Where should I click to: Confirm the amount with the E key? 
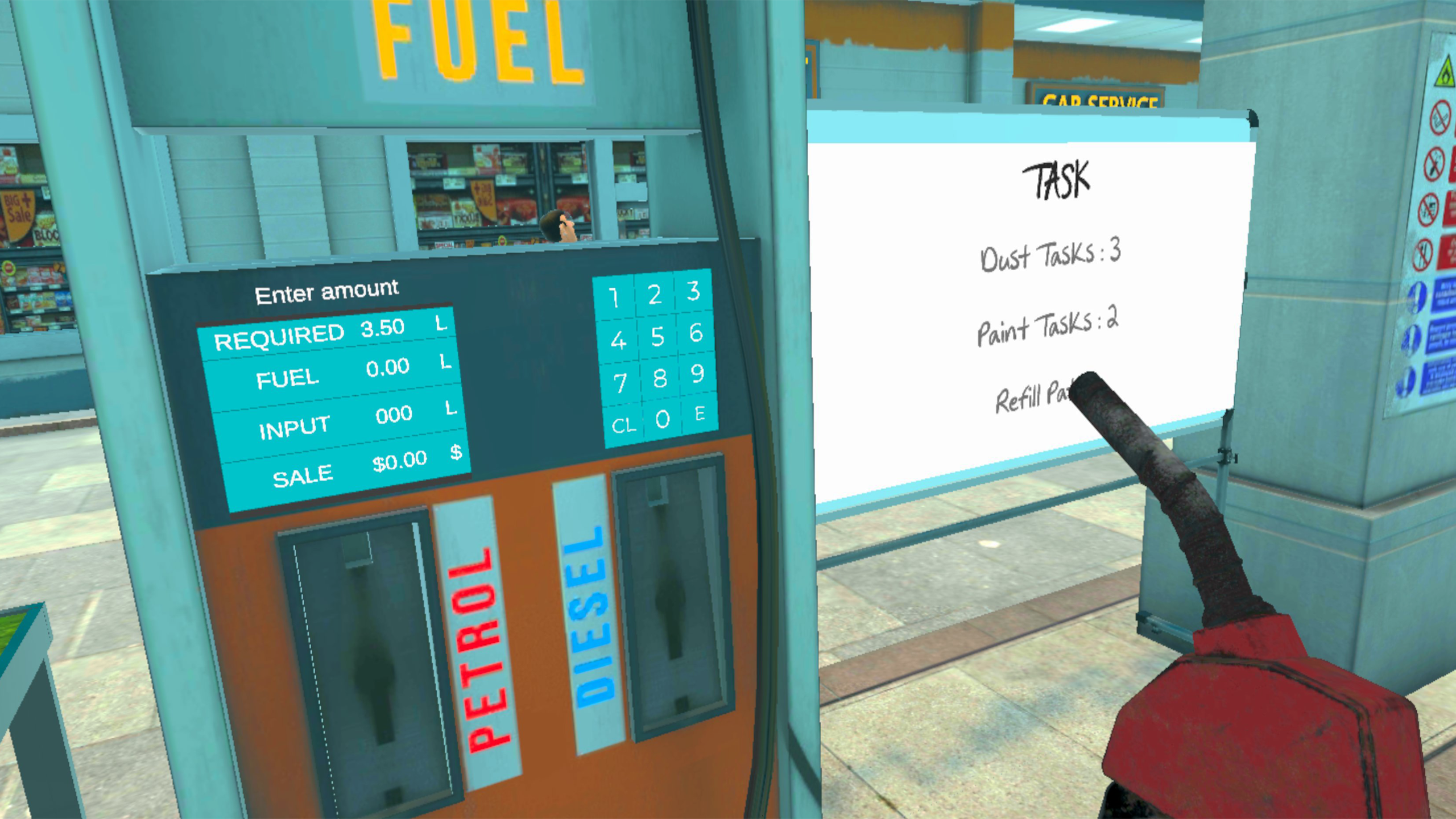(700, 413)
